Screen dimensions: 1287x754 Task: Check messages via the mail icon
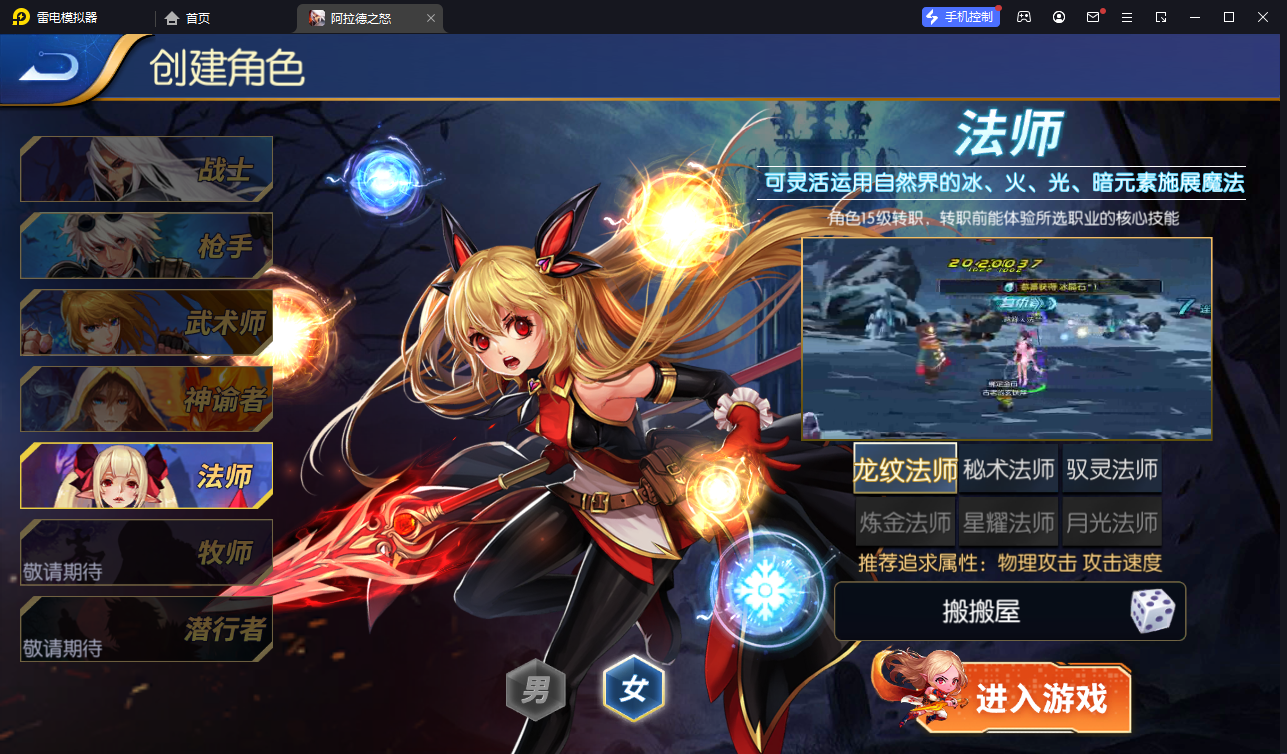point(1094,17)
